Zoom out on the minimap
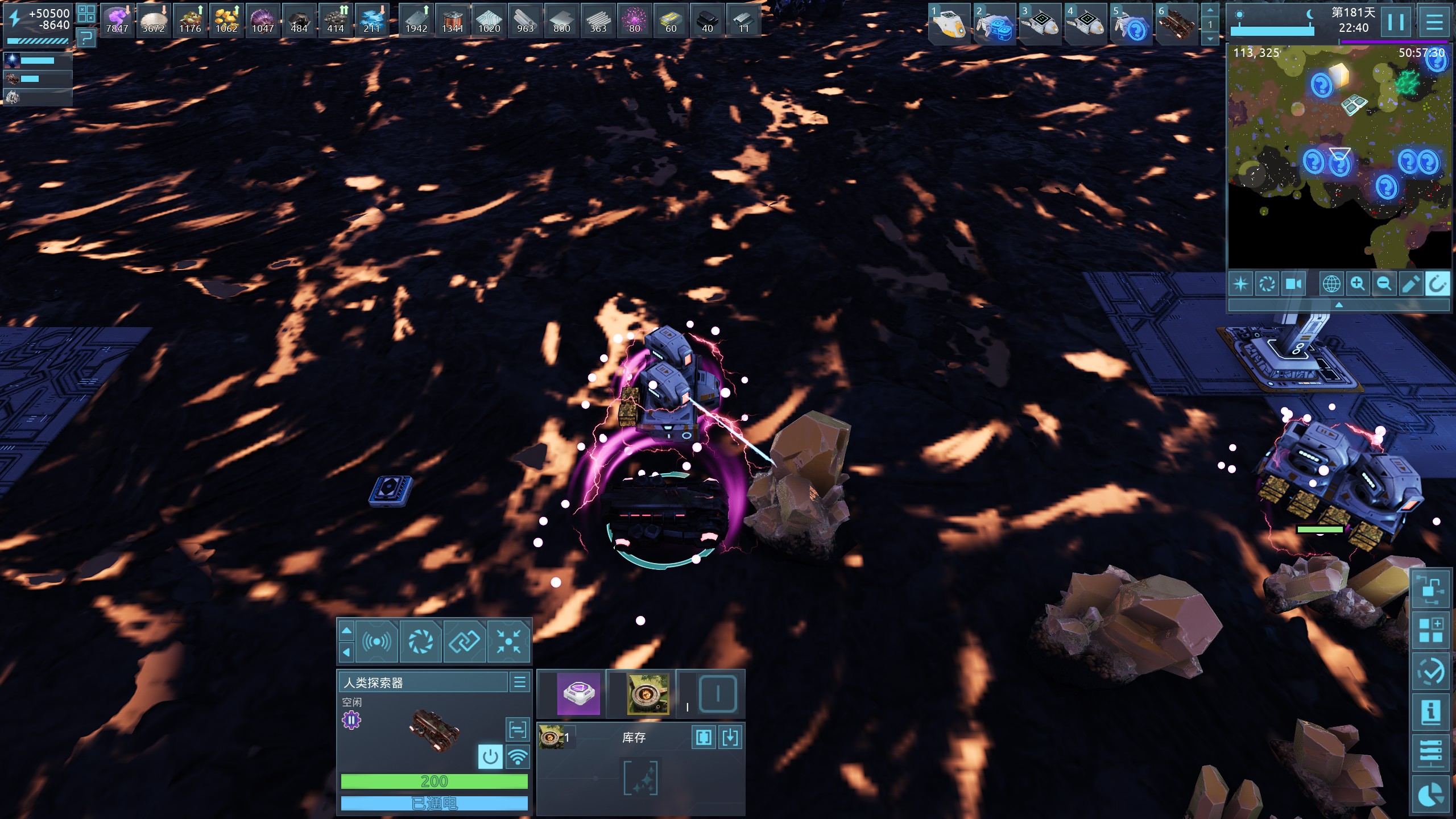This screenshot has height=819, width=1456. click(1384, 284)
